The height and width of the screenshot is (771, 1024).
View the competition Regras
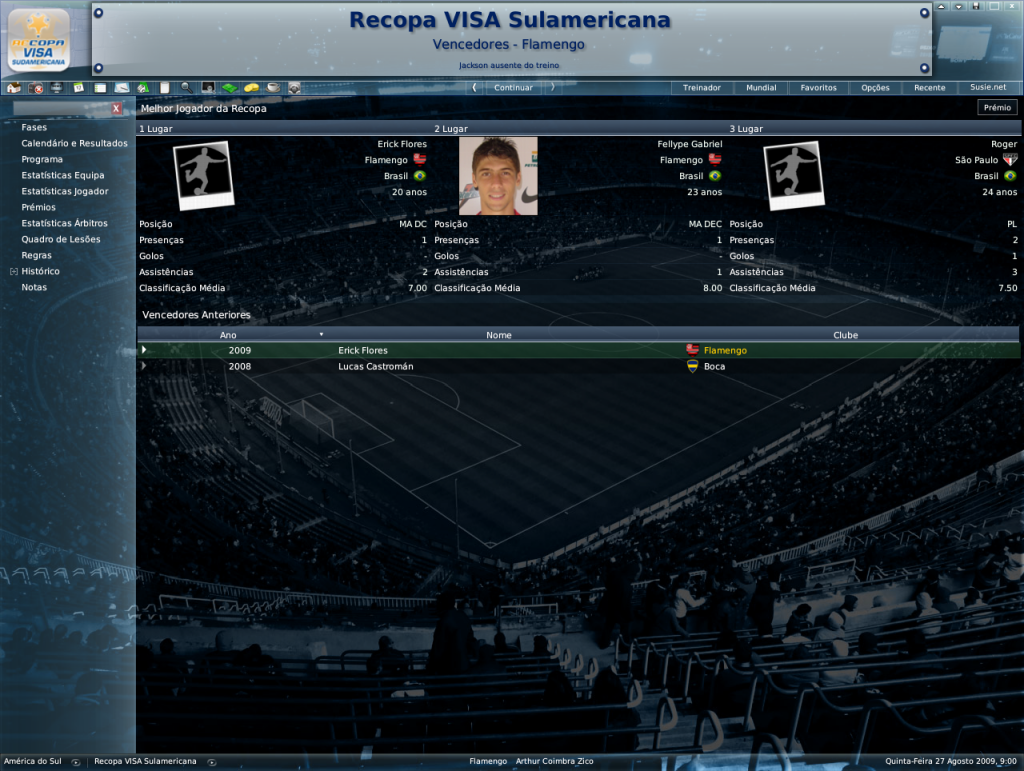[37, 256]
